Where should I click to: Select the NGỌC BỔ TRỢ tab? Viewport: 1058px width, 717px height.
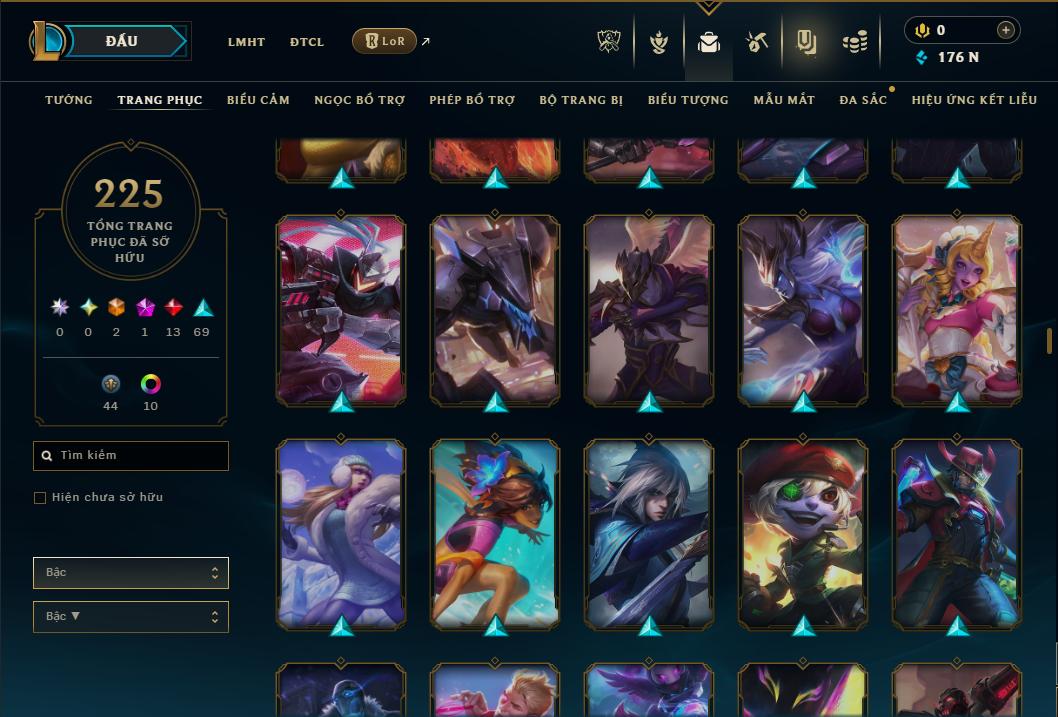point(359,100)
